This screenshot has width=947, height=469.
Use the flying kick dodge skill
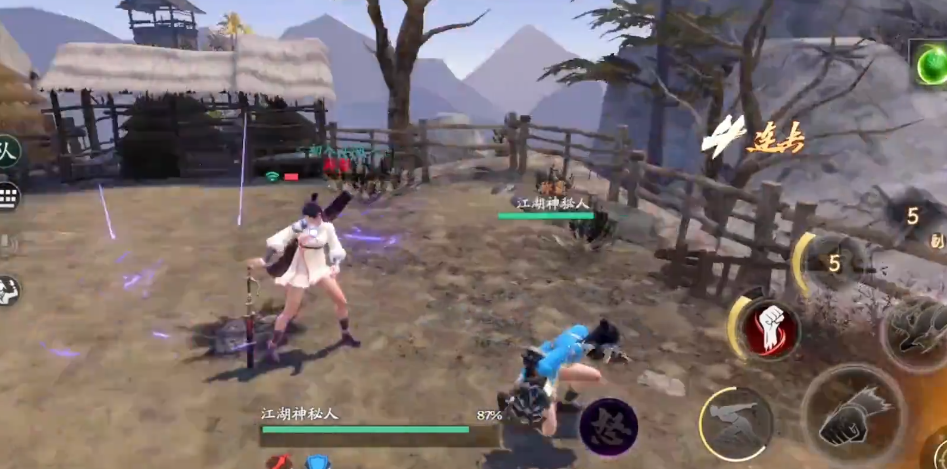pyautogui.click(x=736, y=422)
